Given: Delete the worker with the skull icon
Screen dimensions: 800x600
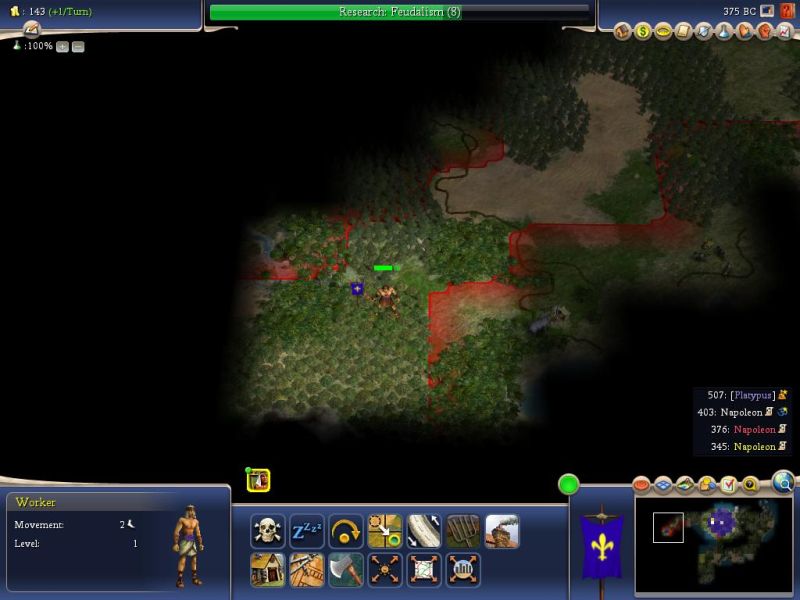Looking at the screenshot, I should pyautogui.click(x=268, y=531).
